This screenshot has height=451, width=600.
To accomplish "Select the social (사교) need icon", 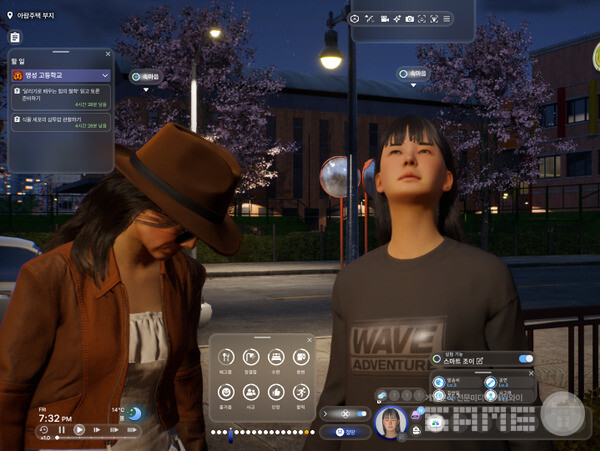I will pyautogui.click(x=251, y=391).
